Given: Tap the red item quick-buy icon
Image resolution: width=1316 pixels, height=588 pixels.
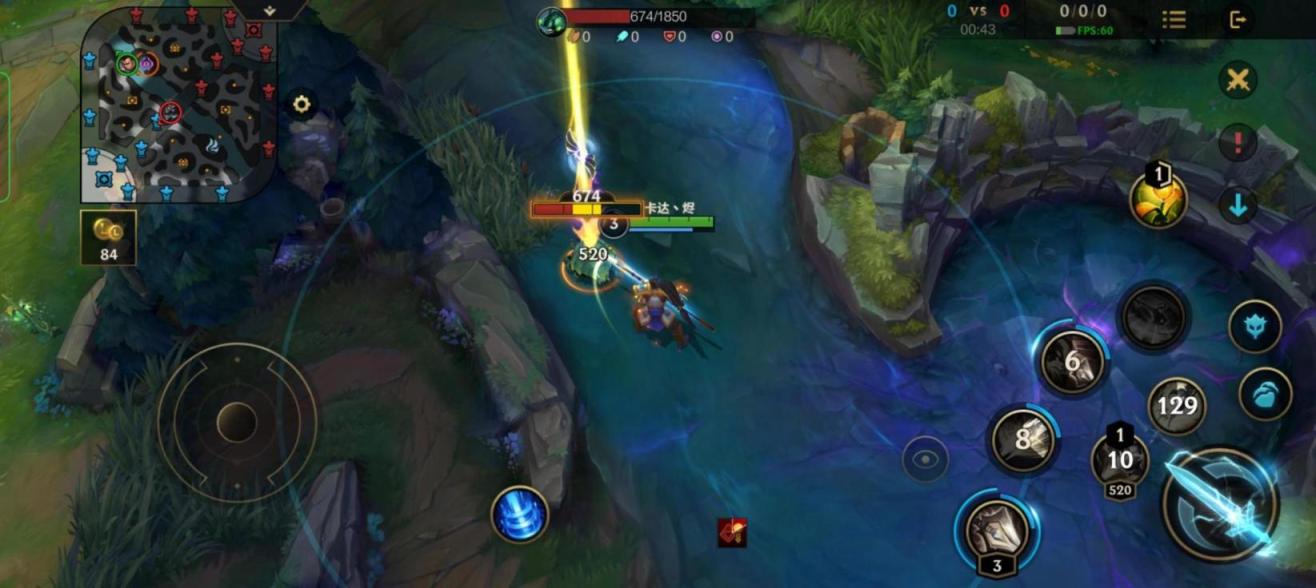Looking at the screenshot, I should 732,532.
